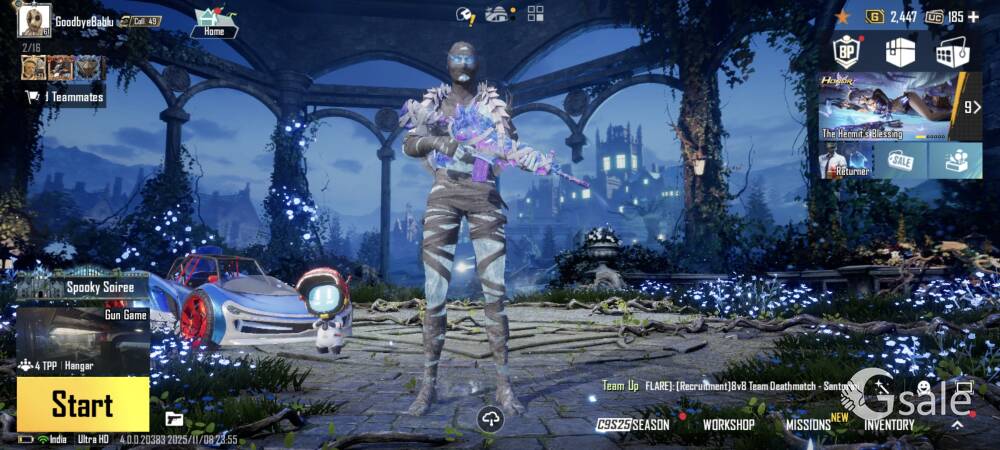Open the Inventory menu
Screen dimensions: 1000x450
(x=889, y=424)
